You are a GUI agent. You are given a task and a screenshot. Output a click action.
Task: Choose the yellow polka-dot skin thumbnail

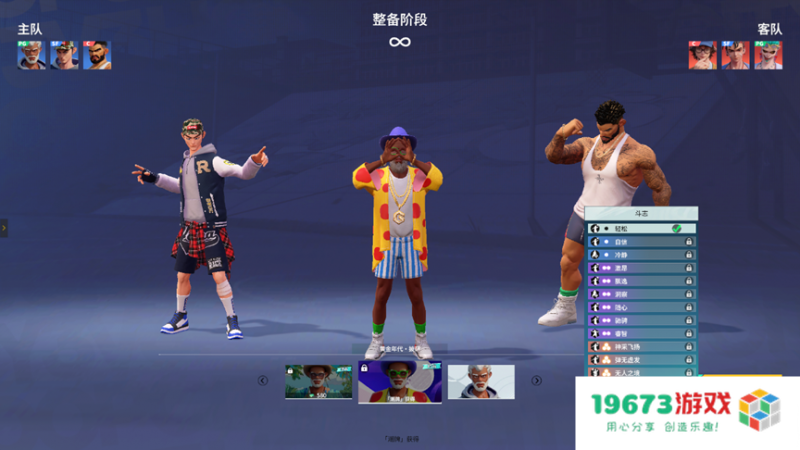click(400, 382)
